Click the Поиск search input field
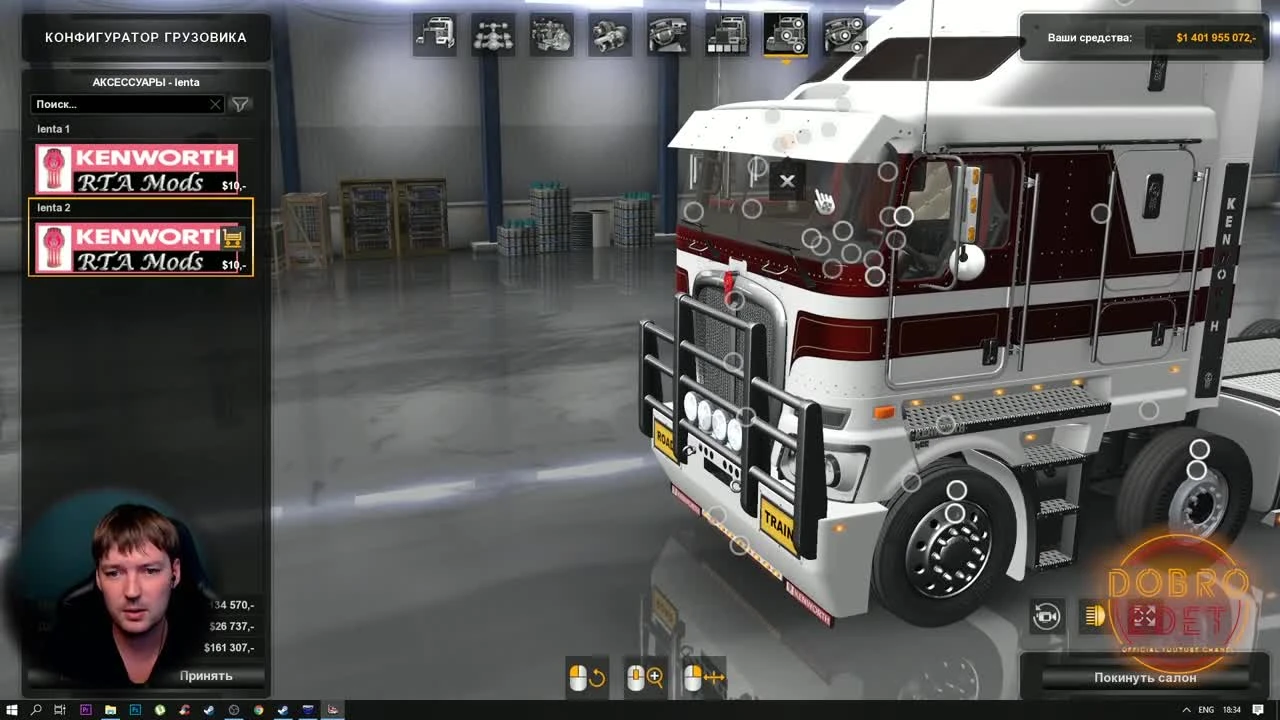The width and height of the screenshot is (1280, 720). click(120, 104)
